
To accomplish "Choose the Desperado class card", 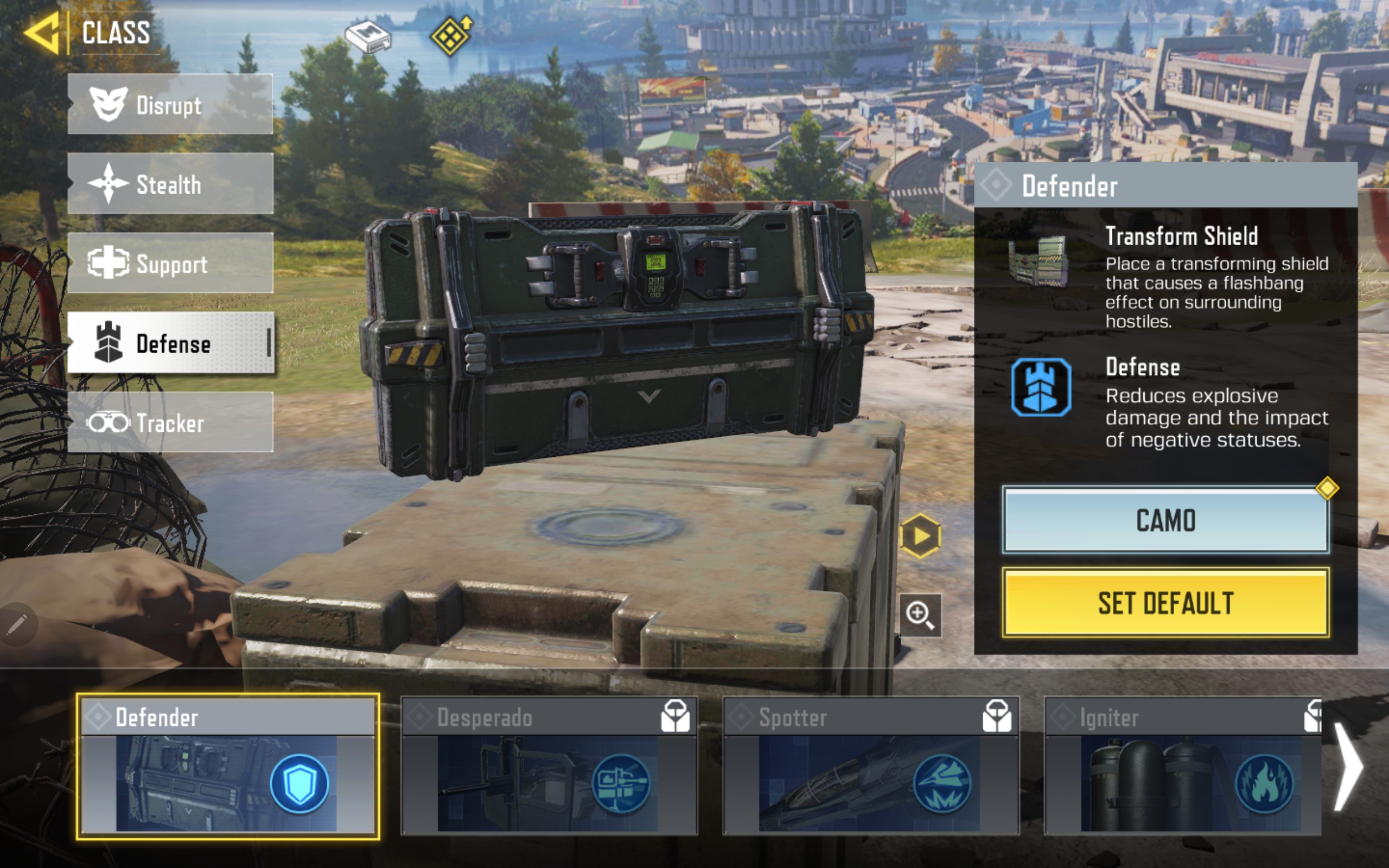I will pyautogui.click(x=549, y=767).
